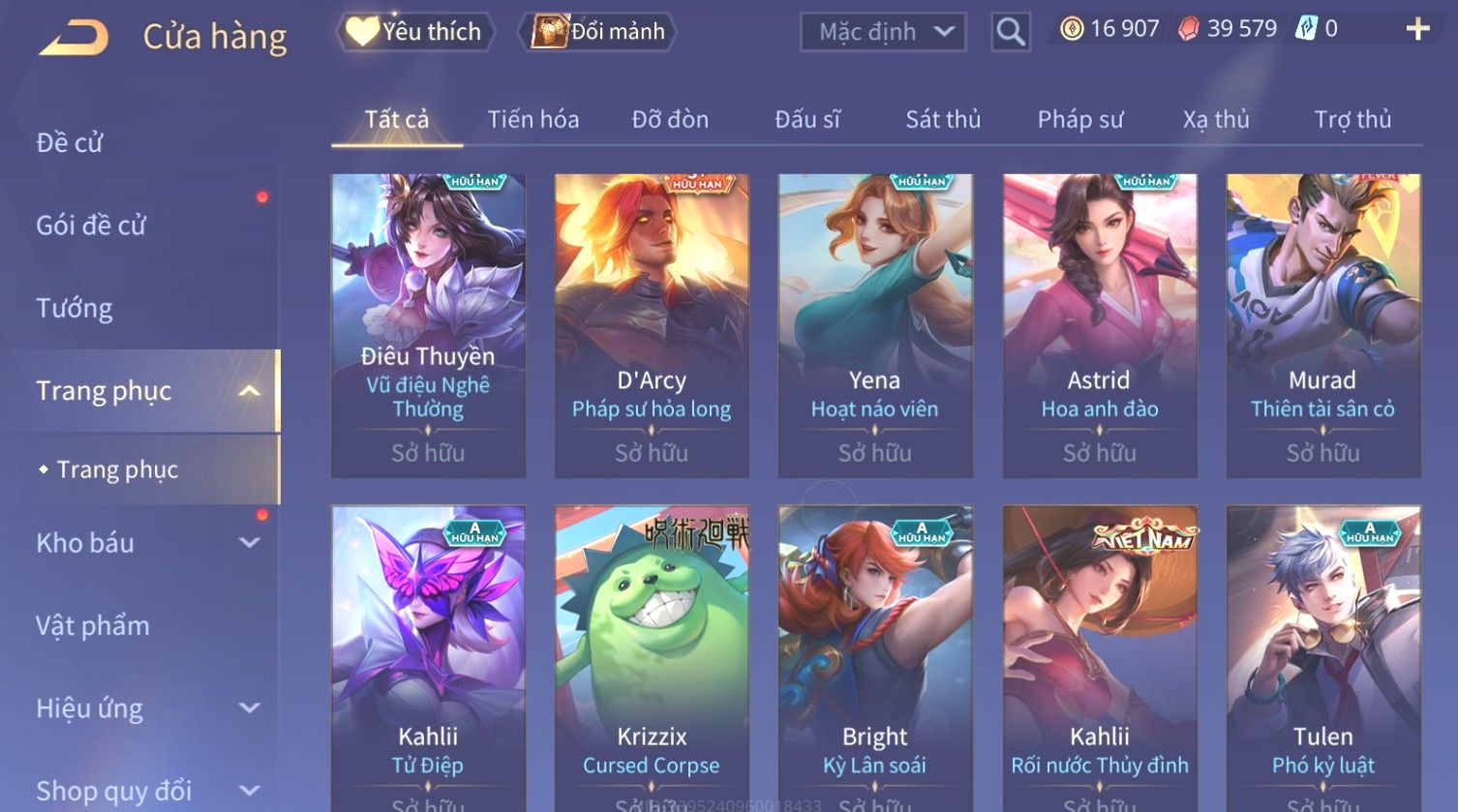The width and height of the screenshot is (1458, 812).
Task: Click the magnifying glass search button
Action: [x=1010, y=32]
